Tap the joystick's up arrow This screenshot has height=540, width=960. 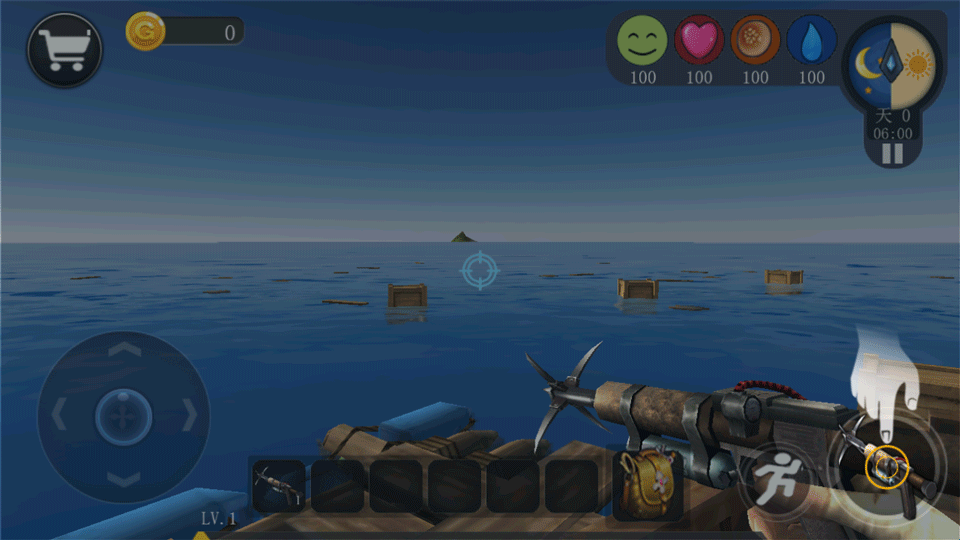(123, 350)
